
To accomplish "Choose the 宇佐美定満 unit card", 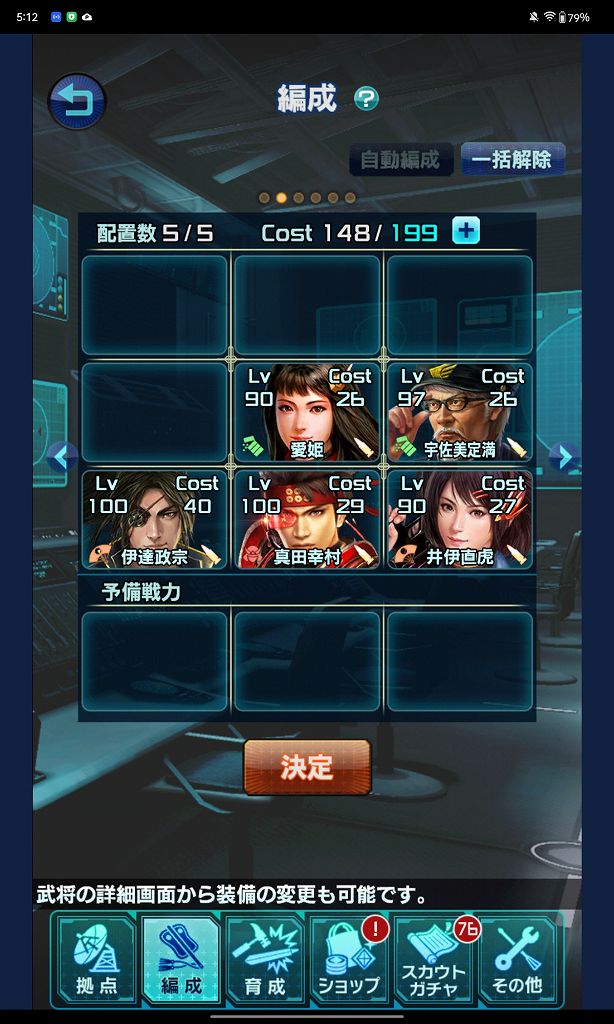I will (x=460, y=412).
